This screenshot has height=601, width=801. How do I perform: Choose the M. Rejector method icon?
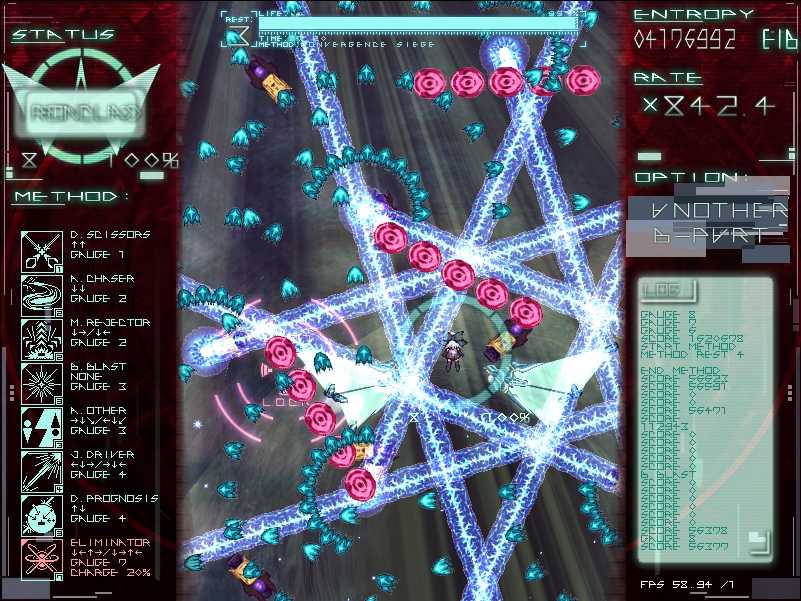coord(40,339)
